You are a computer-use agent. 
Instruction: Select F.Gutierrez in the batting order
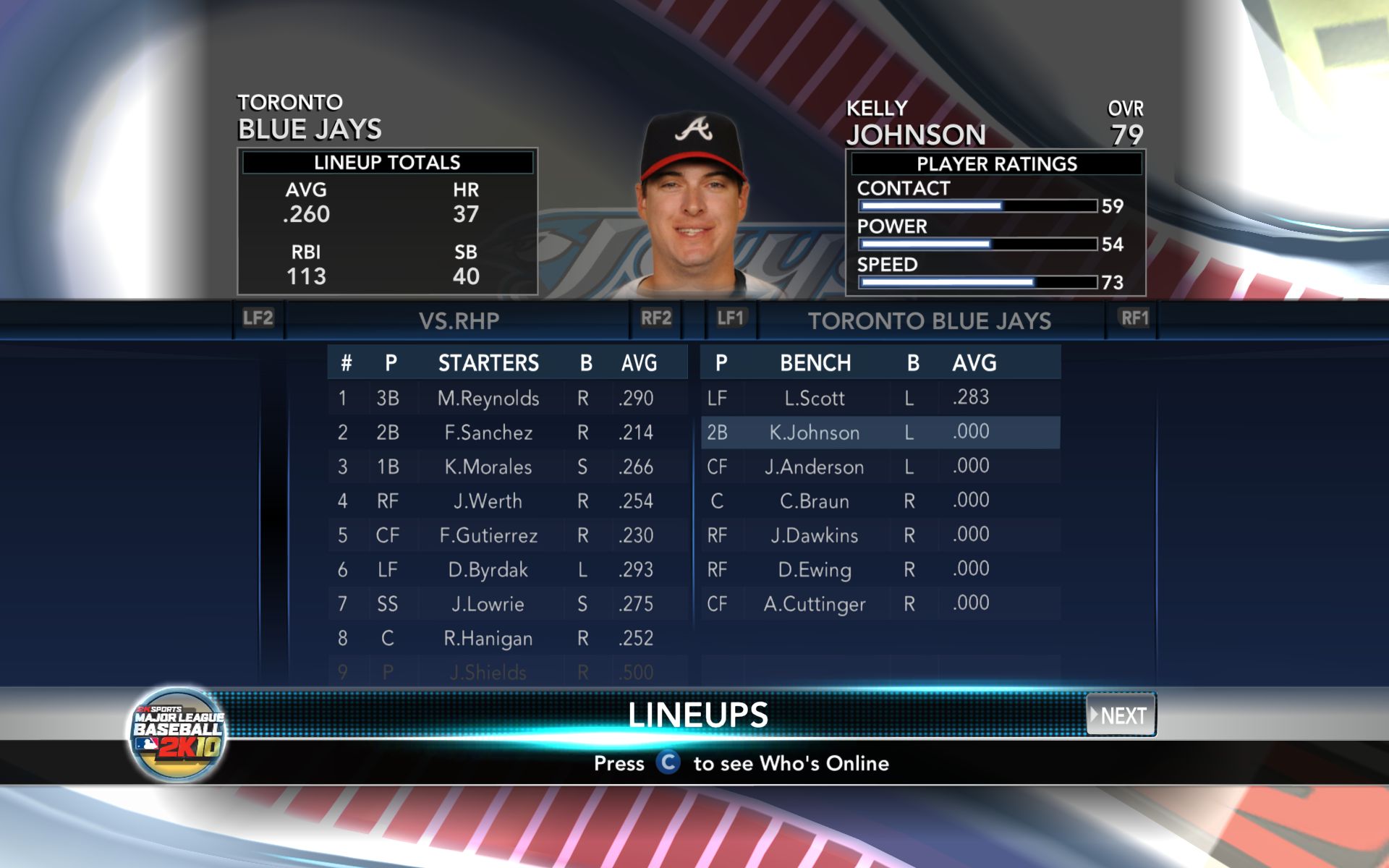tap(488, 535)
